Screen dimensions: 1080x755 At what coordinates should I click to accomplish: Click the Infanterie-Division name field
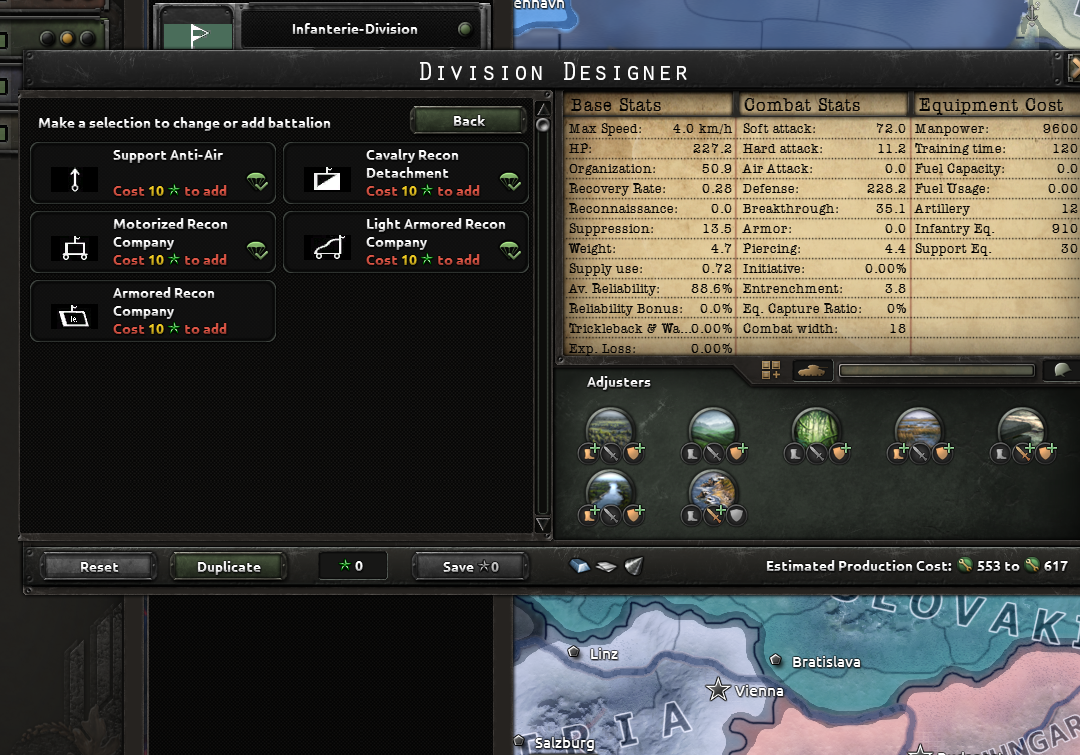point(355,29)
